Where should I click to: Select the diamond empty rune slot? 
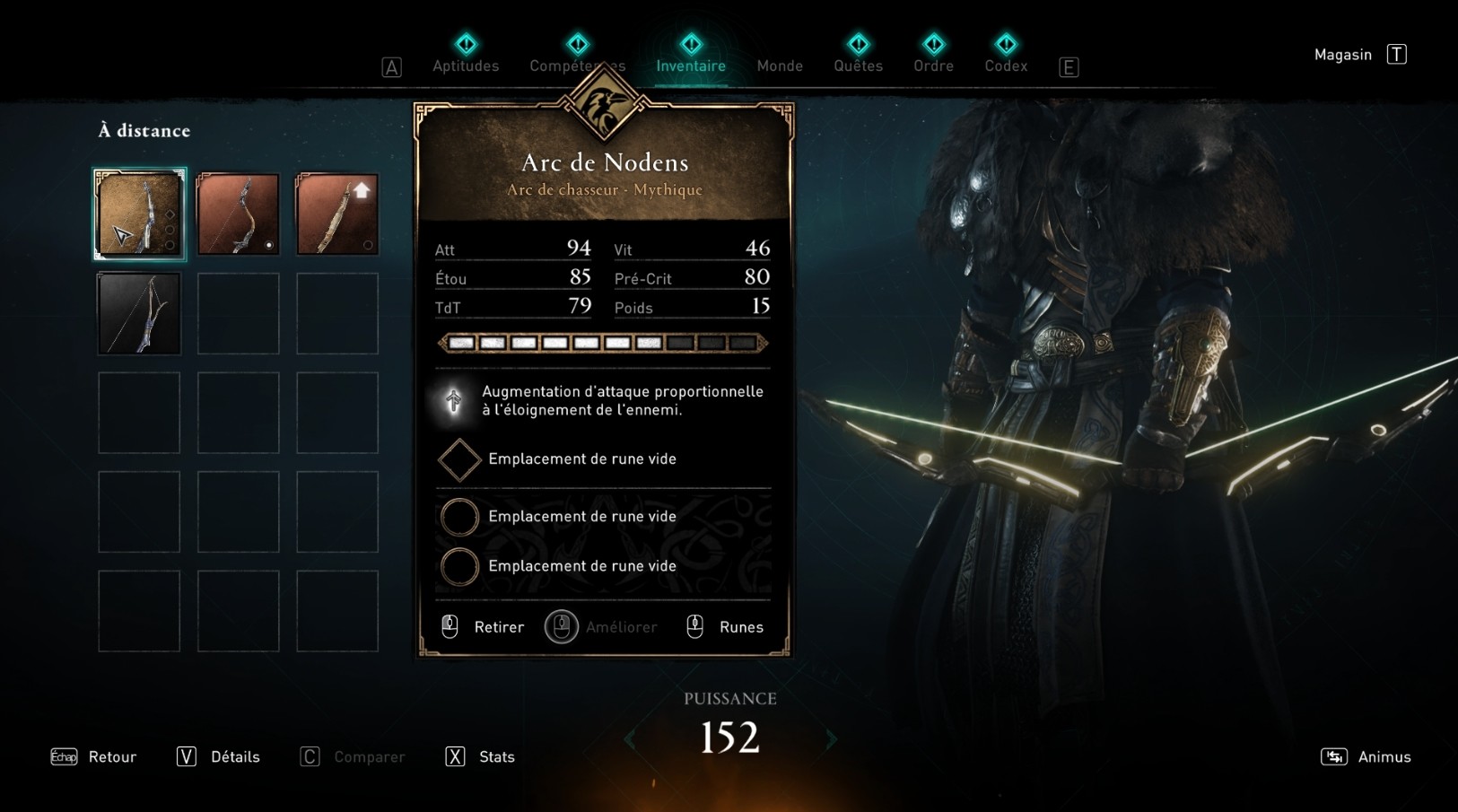459,459
